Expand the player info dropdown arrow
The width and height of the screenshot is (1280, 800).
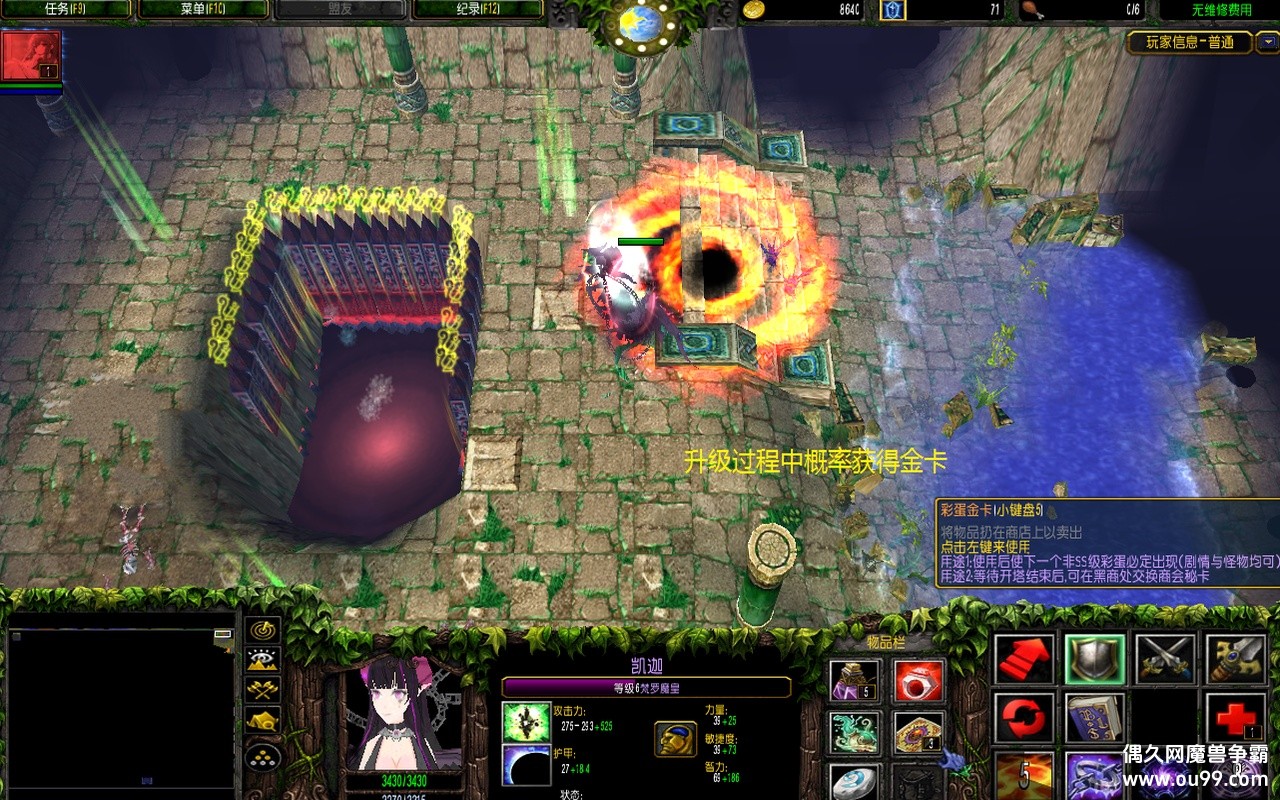tap(1267, 42)
